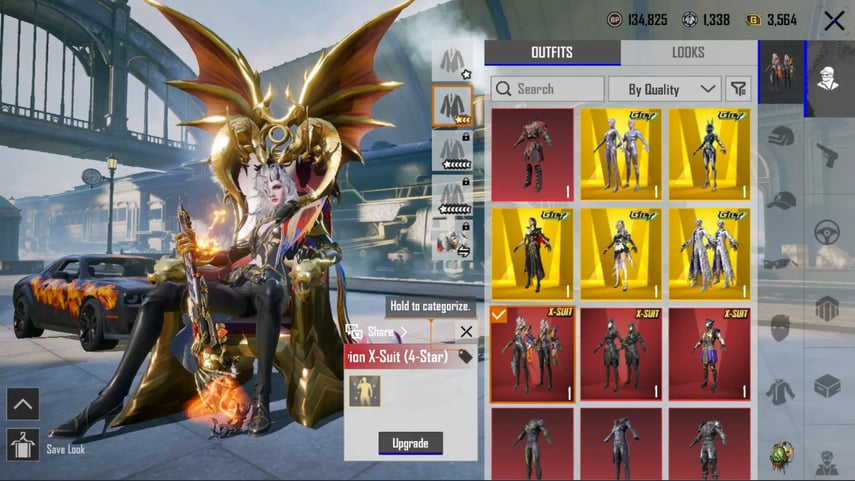The image size is (855, 481).
Task: Close the wardrobe with the top X
Action: click(x=834, y=20)
